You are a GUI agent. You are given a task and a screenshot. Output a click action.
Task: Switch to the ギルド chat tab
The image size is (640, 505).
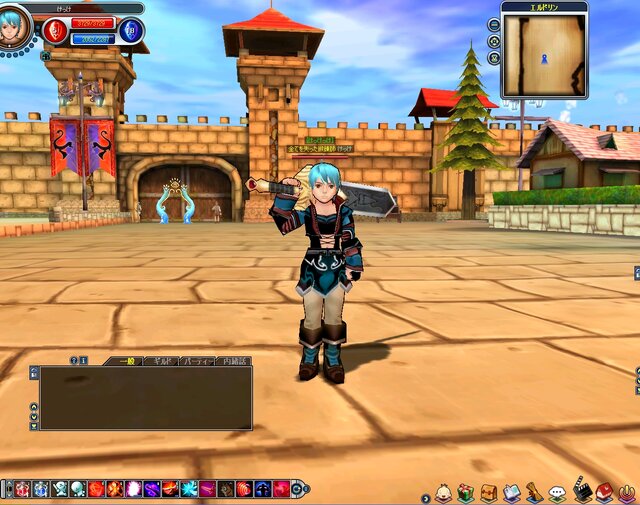click(x=160, y=360)
